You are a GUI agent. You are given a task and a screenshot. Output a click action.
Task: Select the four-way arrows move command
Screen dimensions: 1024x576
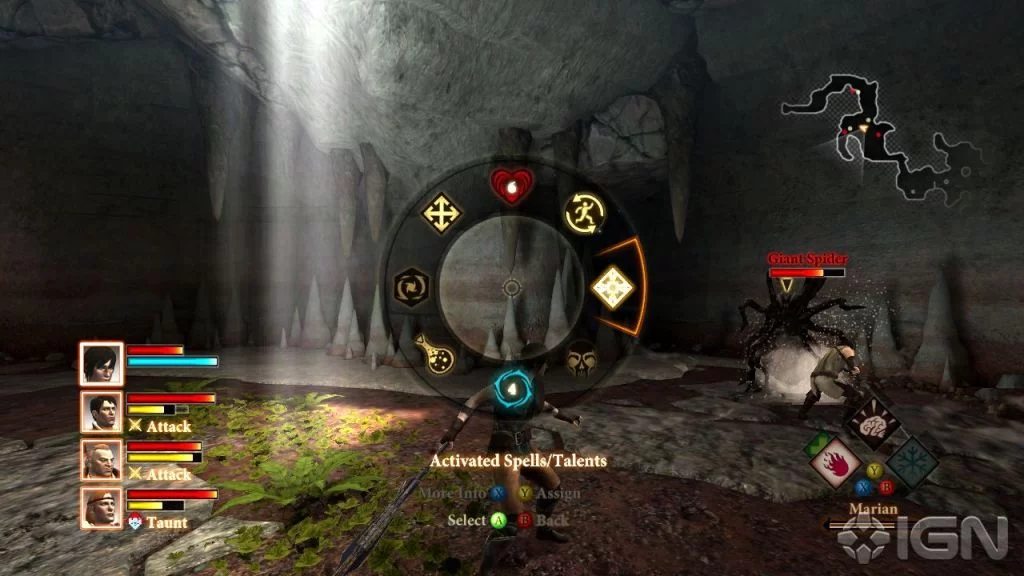click(x=440, y=212)
